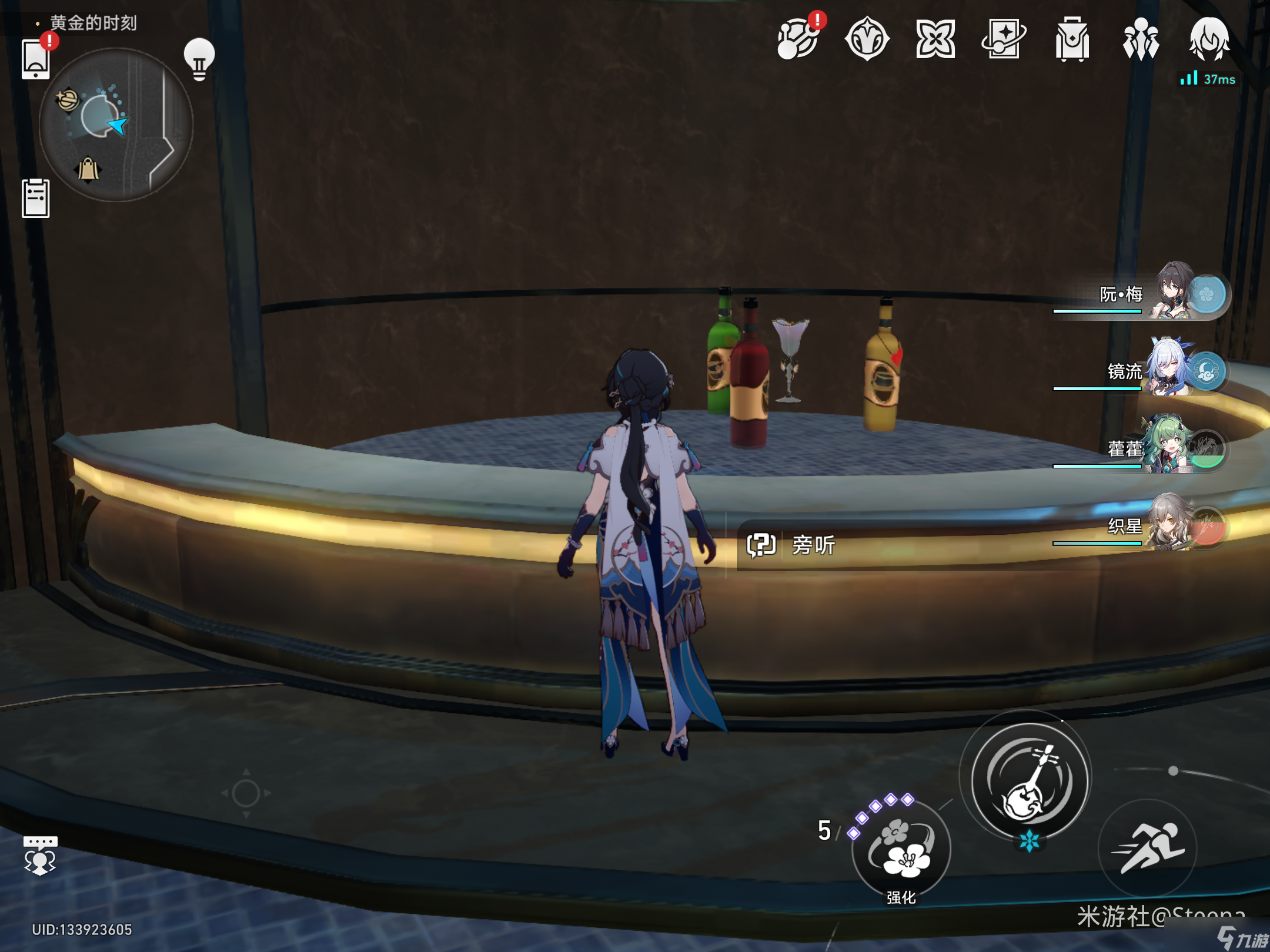Open the backpack inventory icon
The height and width of the screenshot is (952, 1270).
click(1072, 40)
